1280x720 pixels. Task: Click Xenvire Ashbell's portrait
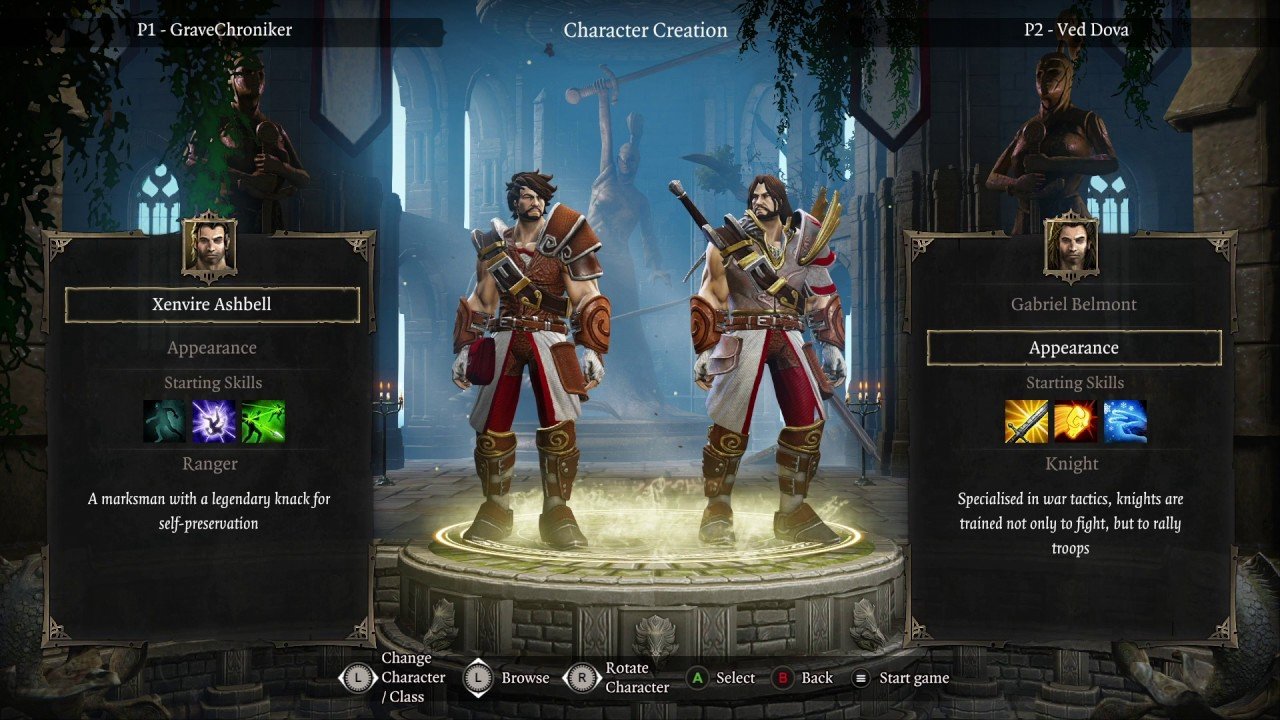pos(210,246)
